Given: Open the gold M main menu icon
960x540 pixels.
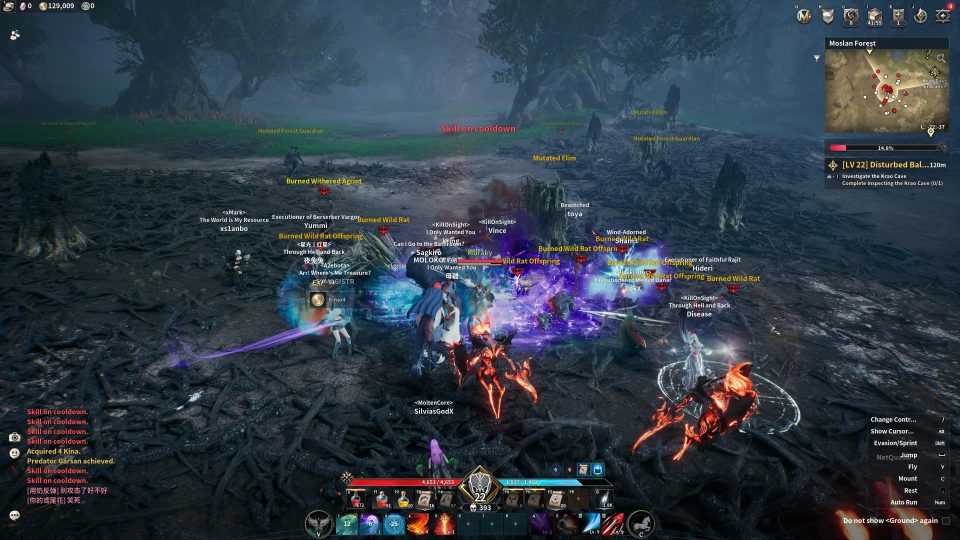Looking at the screenshot, I should click(x=805, y=15).
